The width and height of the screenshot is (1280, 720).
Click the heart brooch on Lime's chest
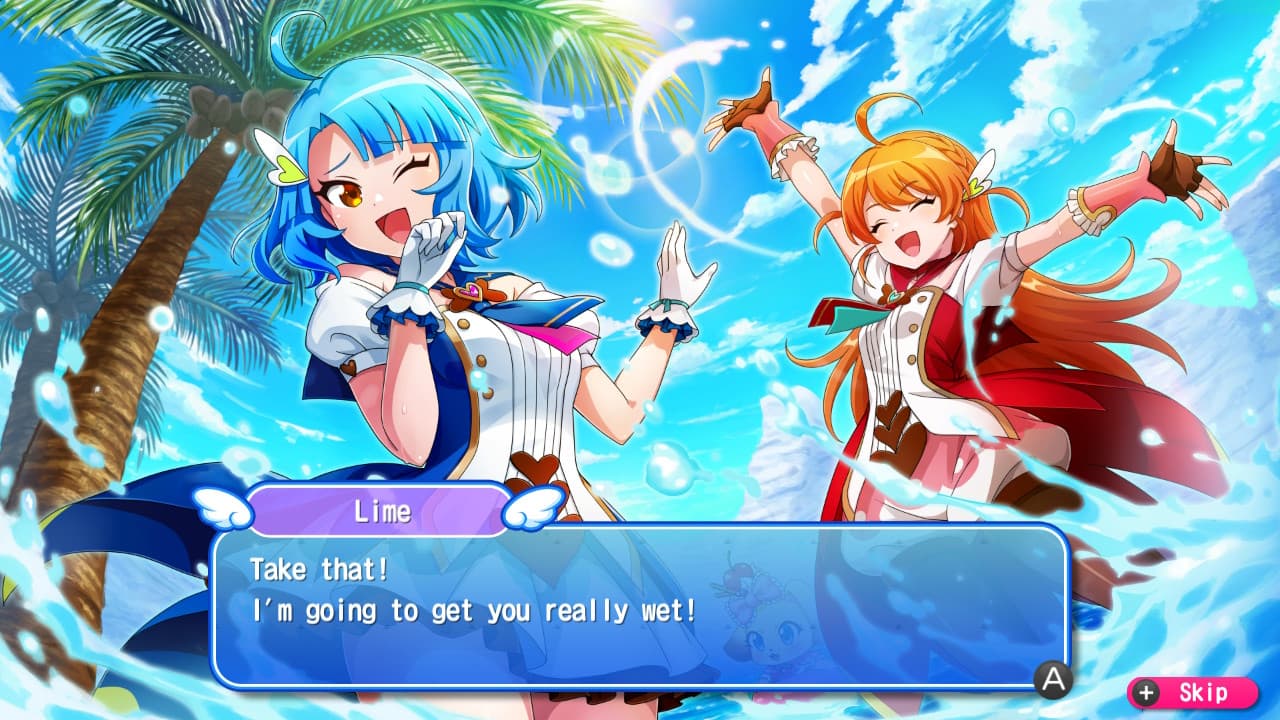pos(469,289)
